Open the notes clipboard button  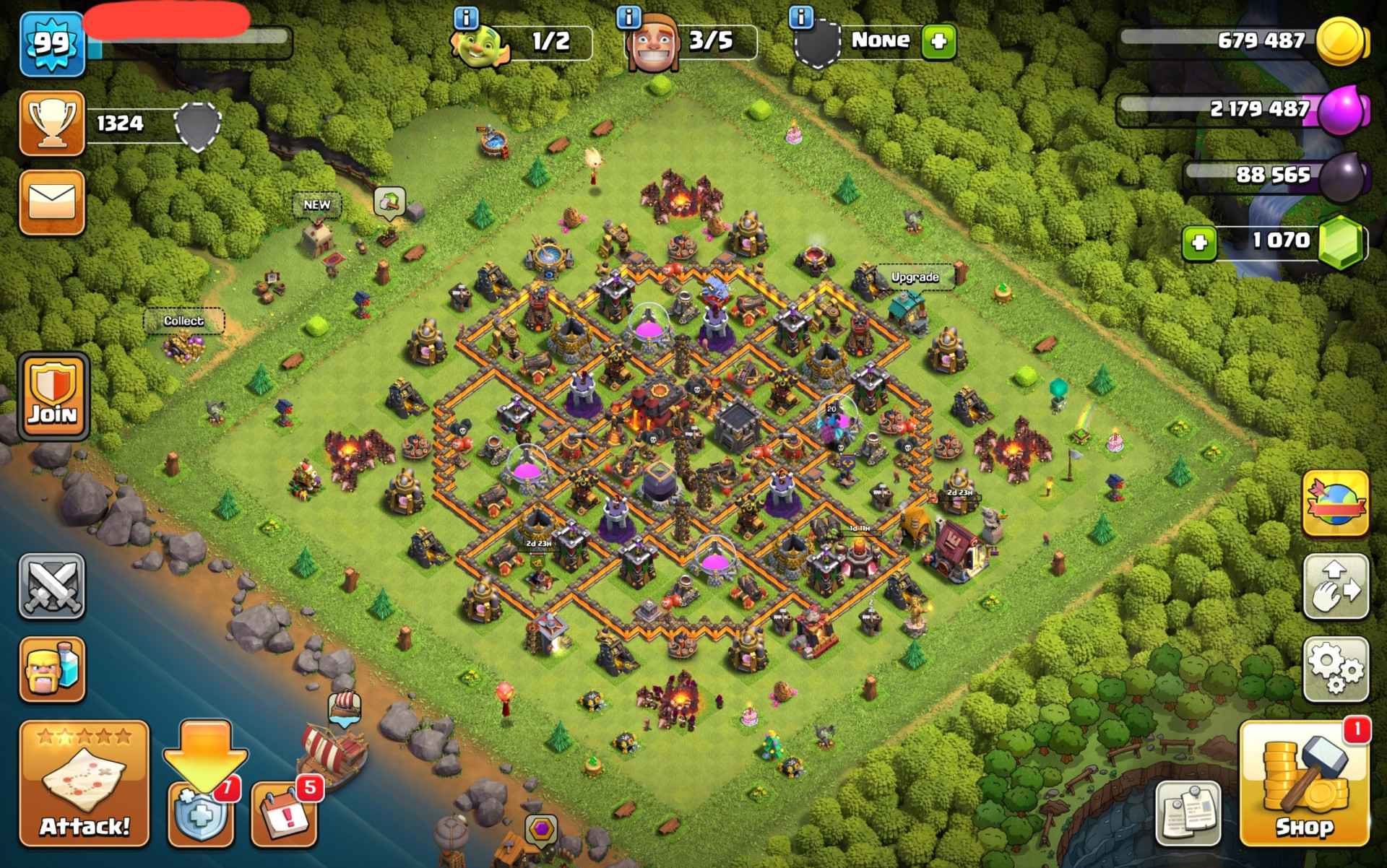point(1188,812)
